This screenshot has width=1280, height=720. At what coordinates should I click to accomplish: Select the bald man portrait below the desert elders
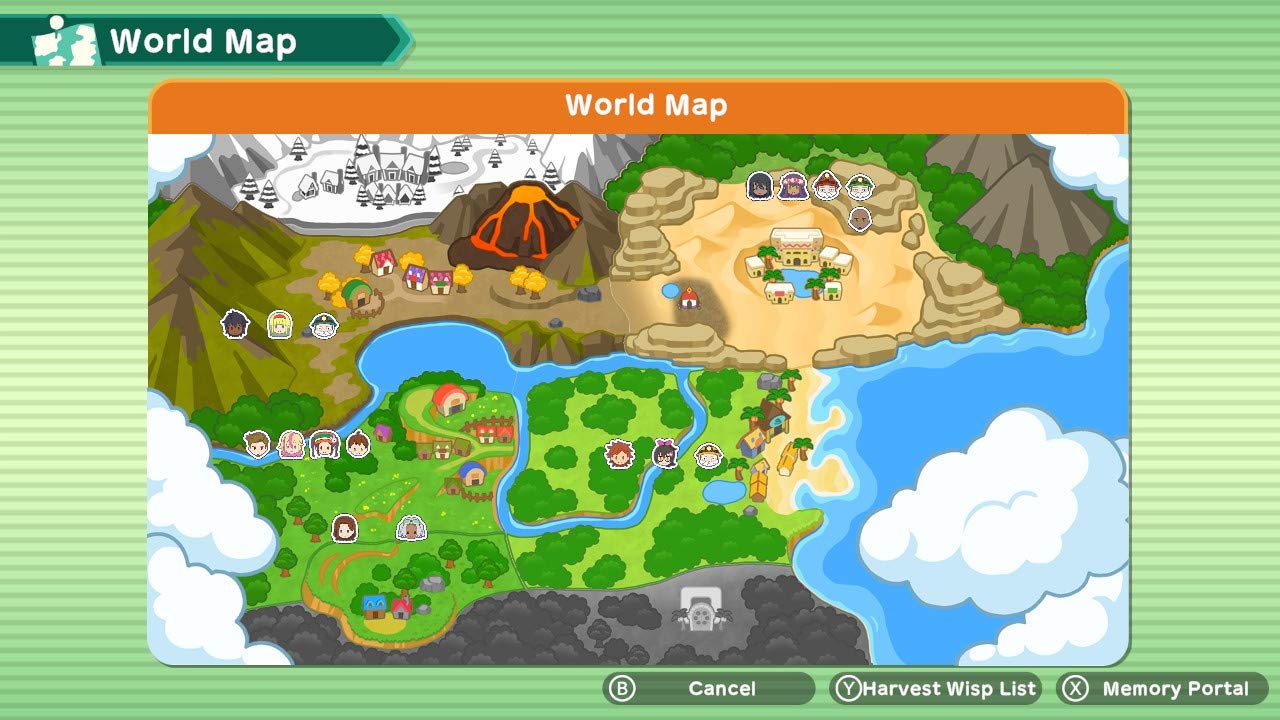tap(860, 218)
